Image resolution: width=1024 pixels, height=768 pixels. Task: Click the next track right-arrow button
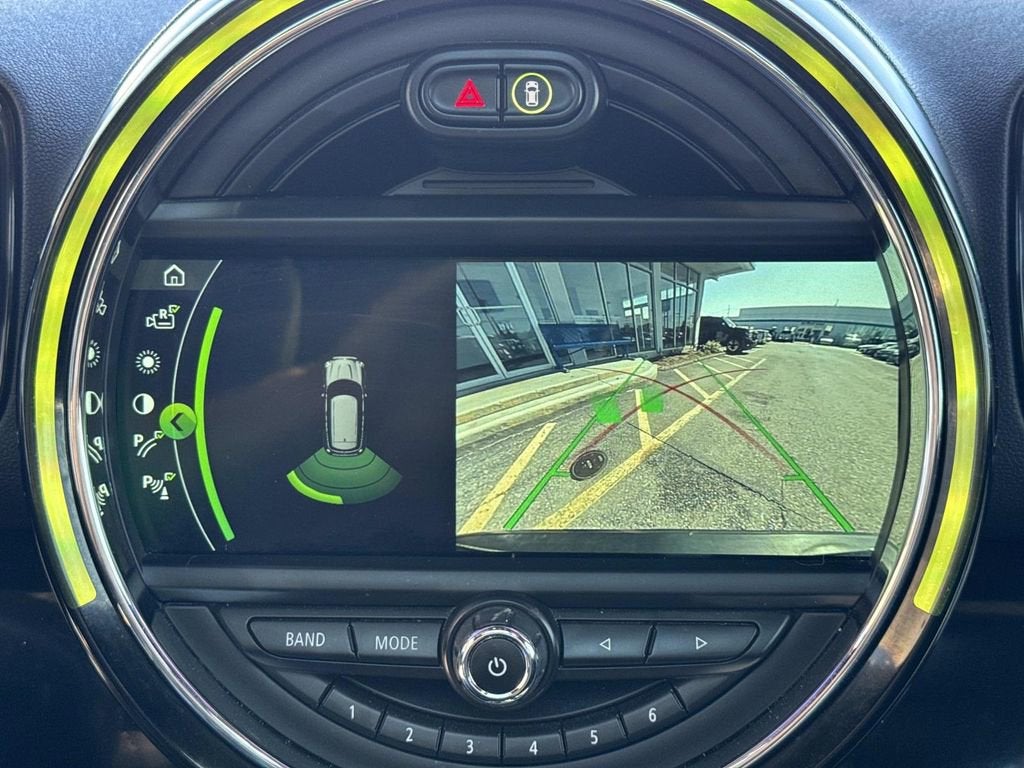point(701,642)
